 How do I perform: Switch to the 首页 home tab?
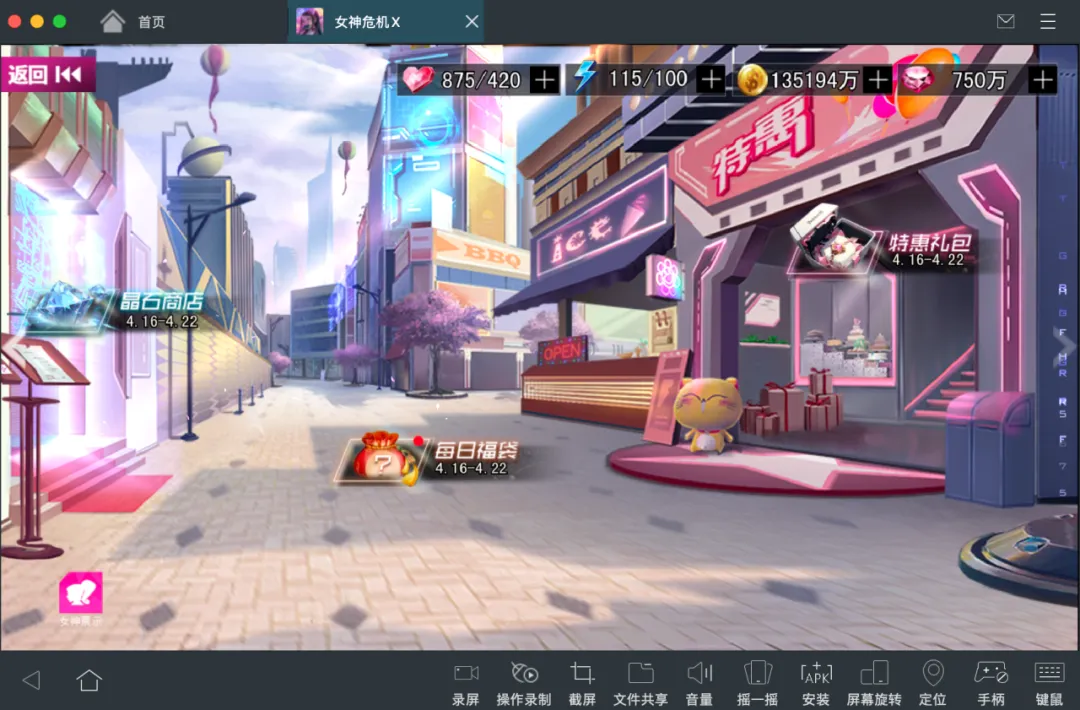[x=134, y=22]
